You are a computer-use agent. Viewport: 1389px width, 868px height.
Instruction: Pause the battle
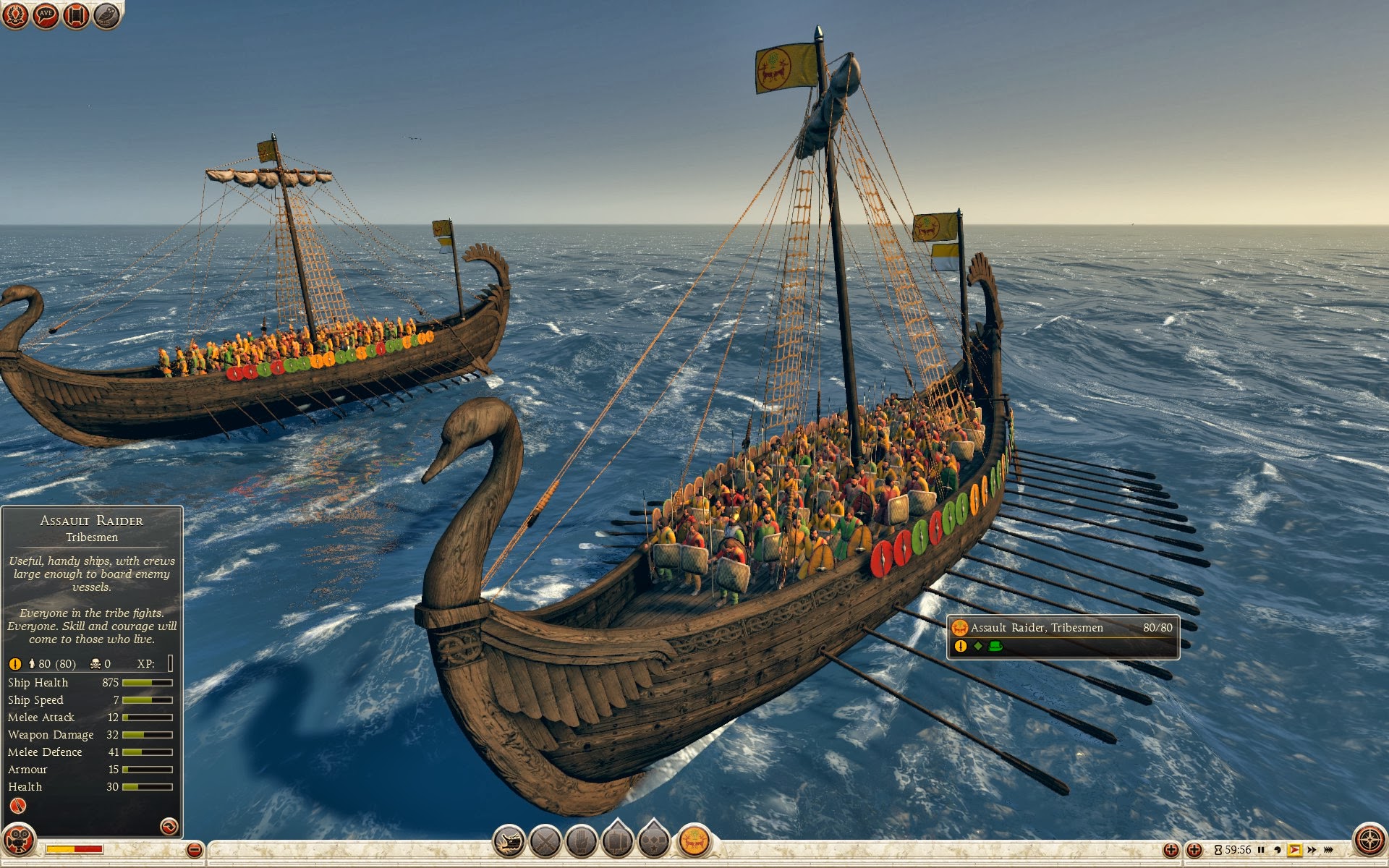click(1261, 850)
